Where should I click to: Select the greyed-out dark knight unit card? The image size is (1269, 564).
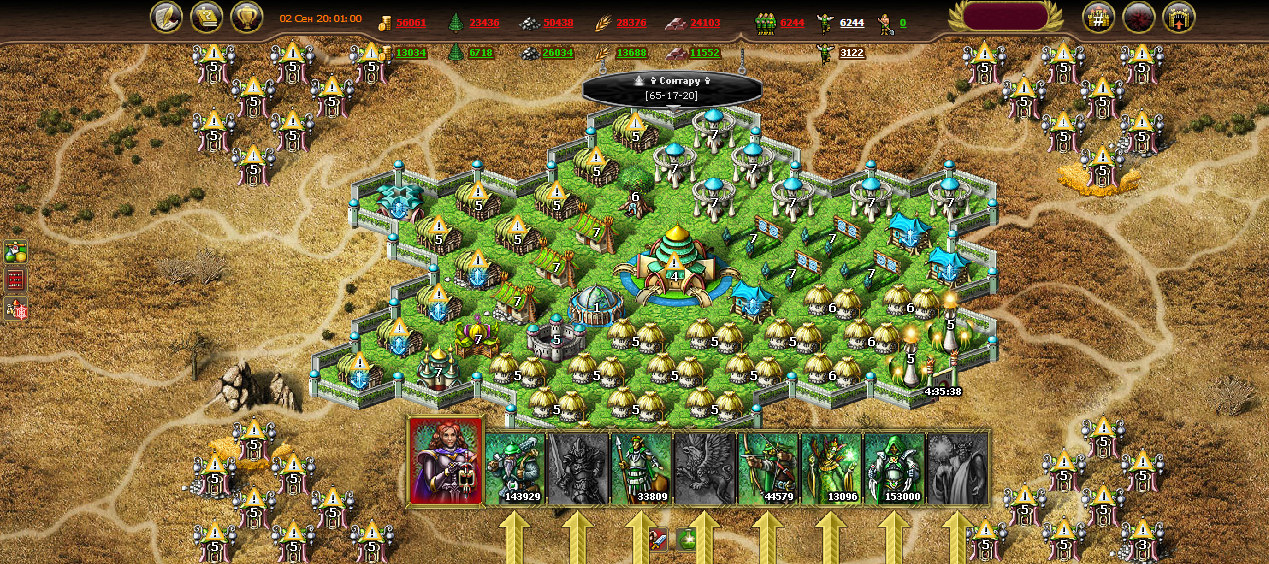point(579,467)
